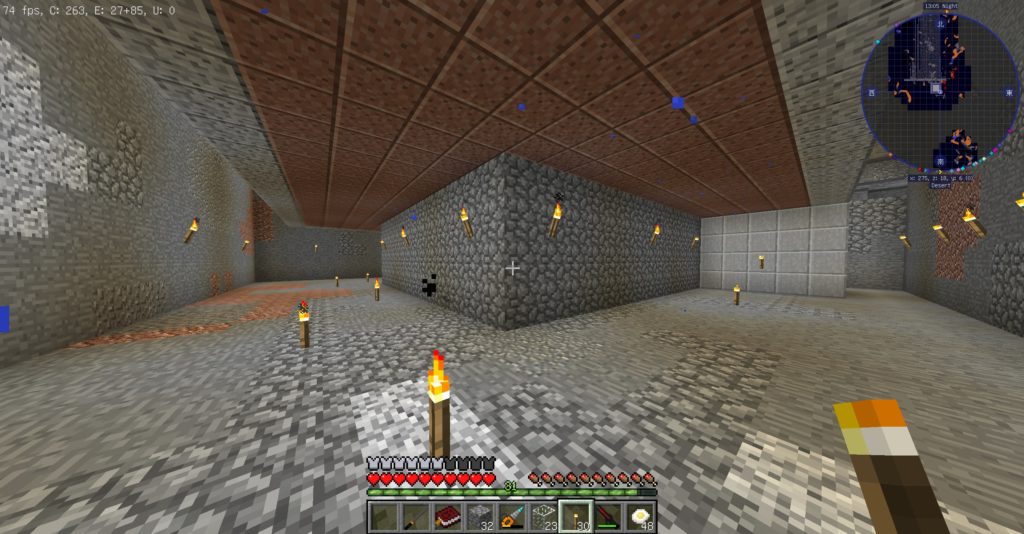
Task: Pick the glass block stack of 23
Action: click(544, 517)
